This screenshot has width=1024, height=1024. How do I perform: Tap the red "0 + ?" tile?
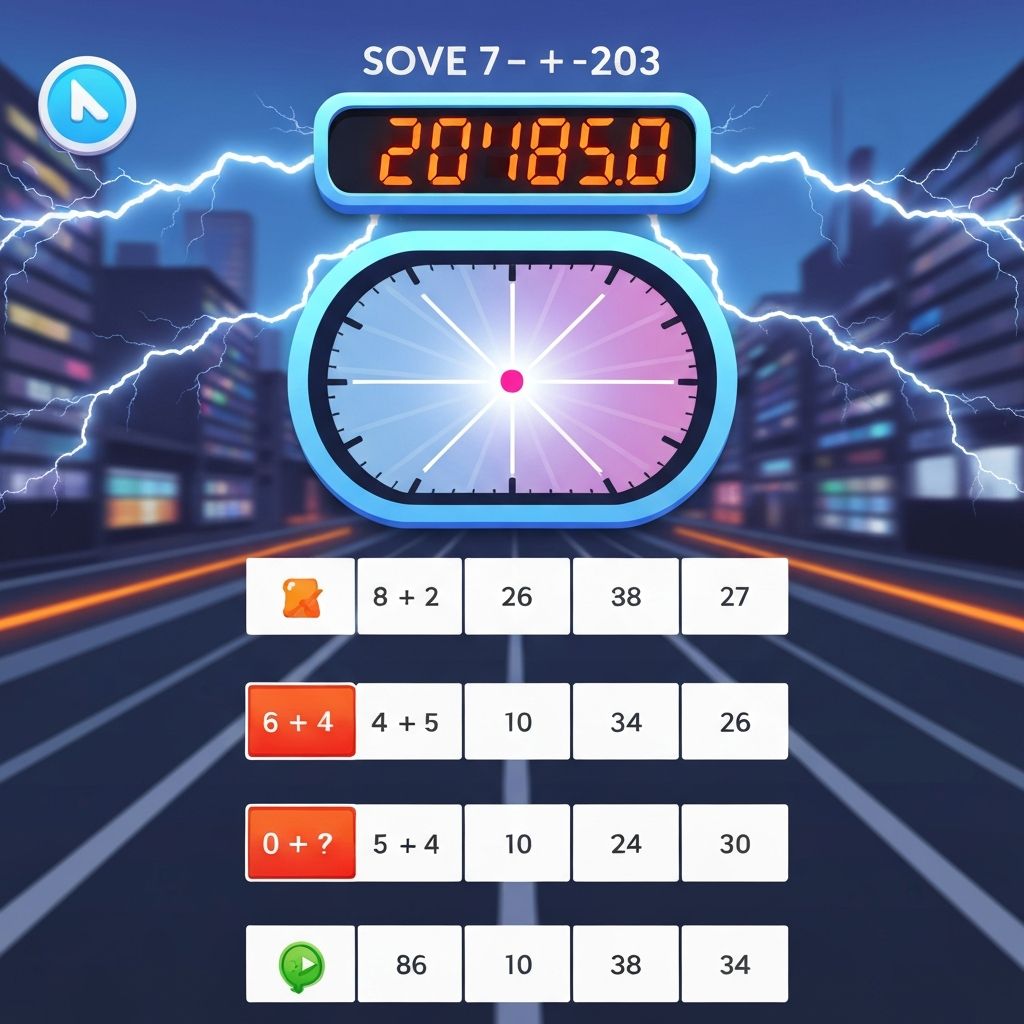301,843
